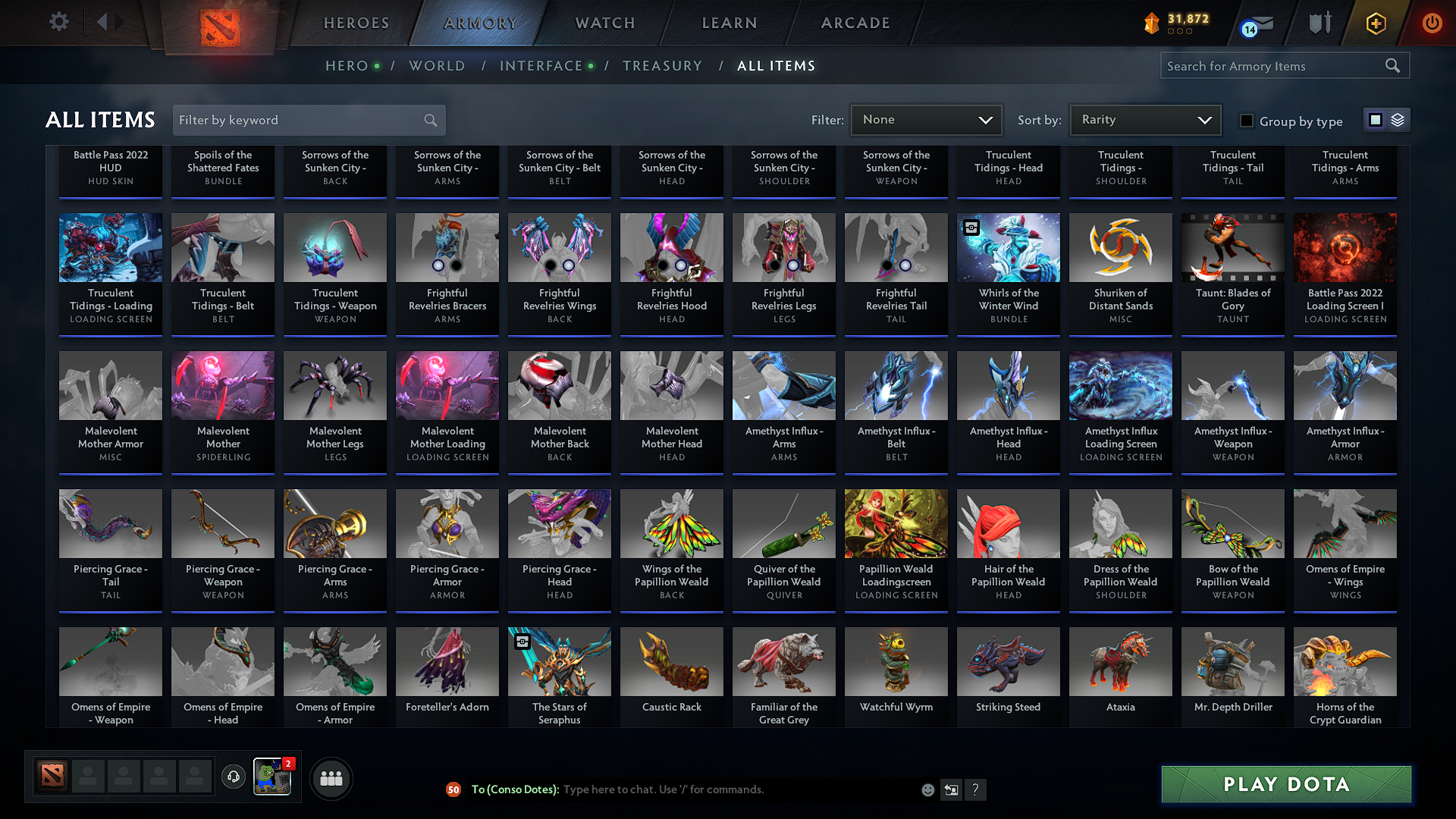Enable the Group by type checkbox
The height and width of the screenshot is (819, 1456).
click(1246, 120)
